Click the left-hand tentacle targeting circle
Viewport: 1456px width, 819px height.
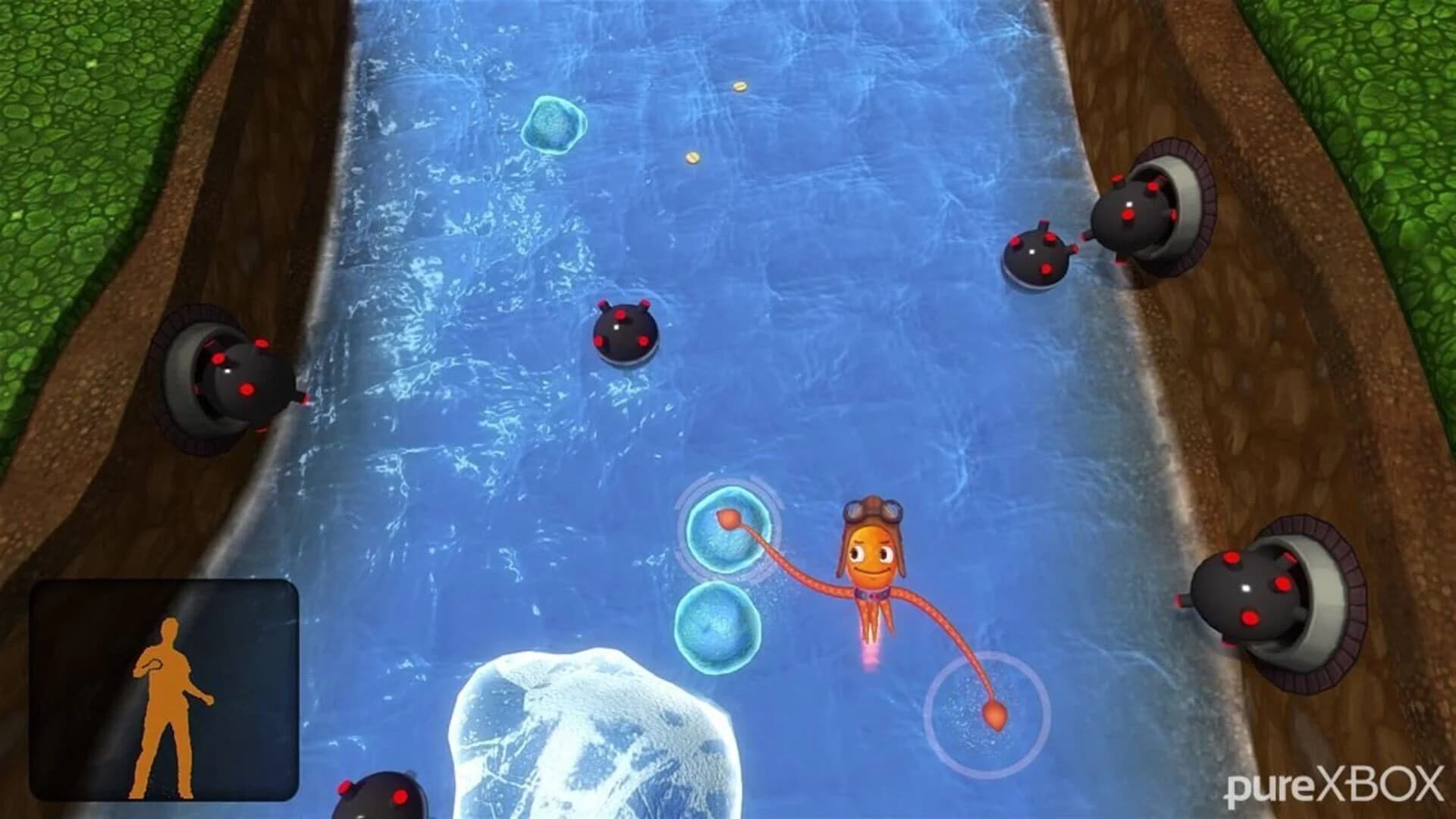click(728, 527)
